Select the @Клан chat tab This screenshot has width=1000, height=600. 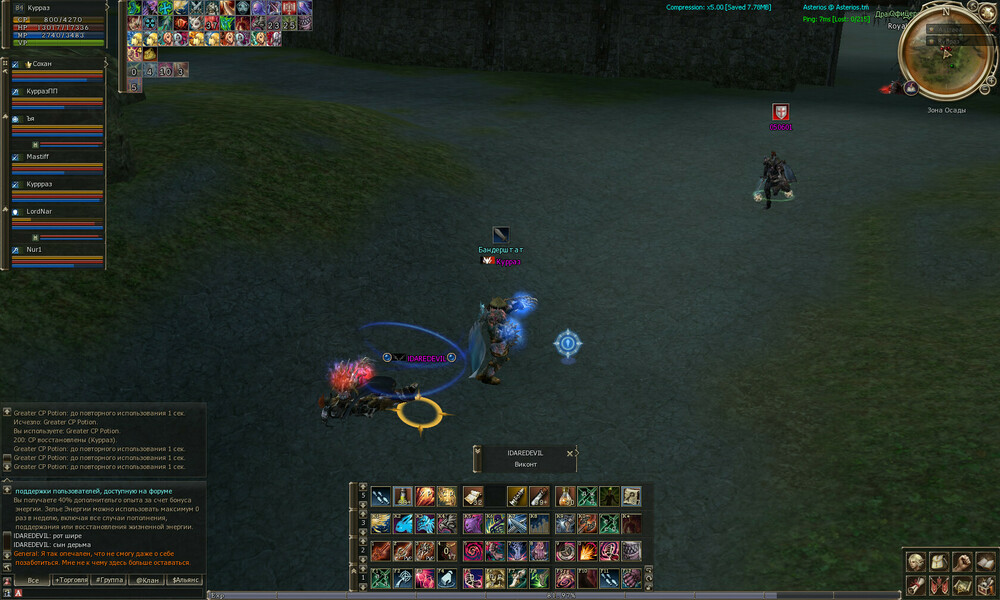[x=148, y=580]
